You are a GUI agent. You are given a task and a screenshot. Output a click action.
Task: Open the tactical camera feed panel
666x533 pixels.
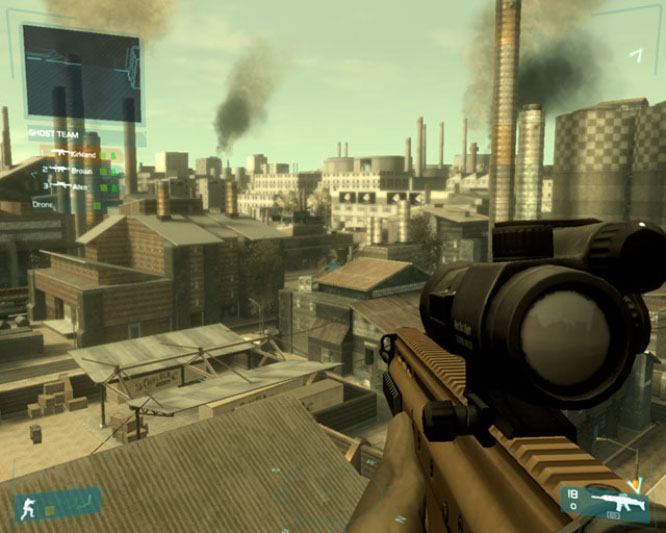[x=81, y=74]
